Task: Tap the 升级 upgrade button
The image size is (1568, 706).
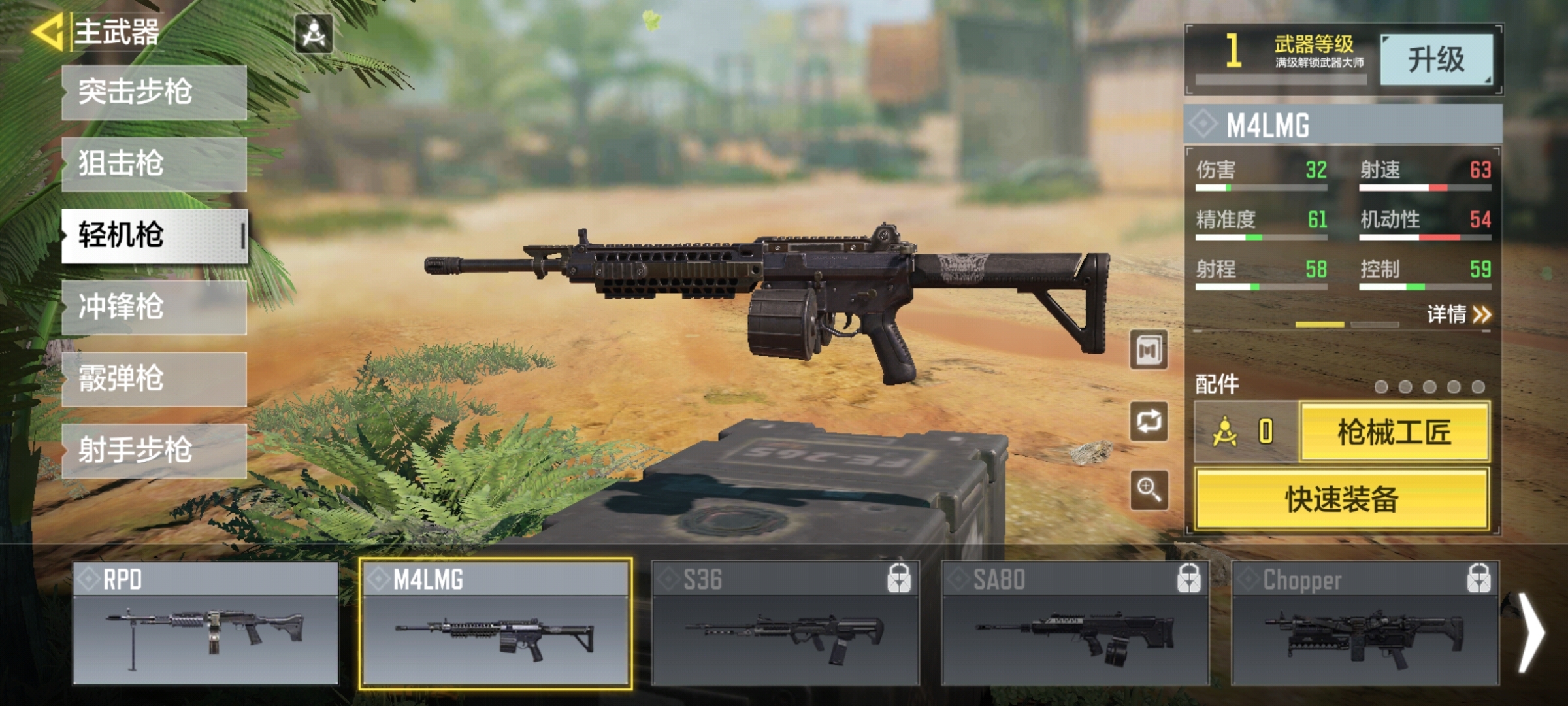Action: (x=1436, y=60)
